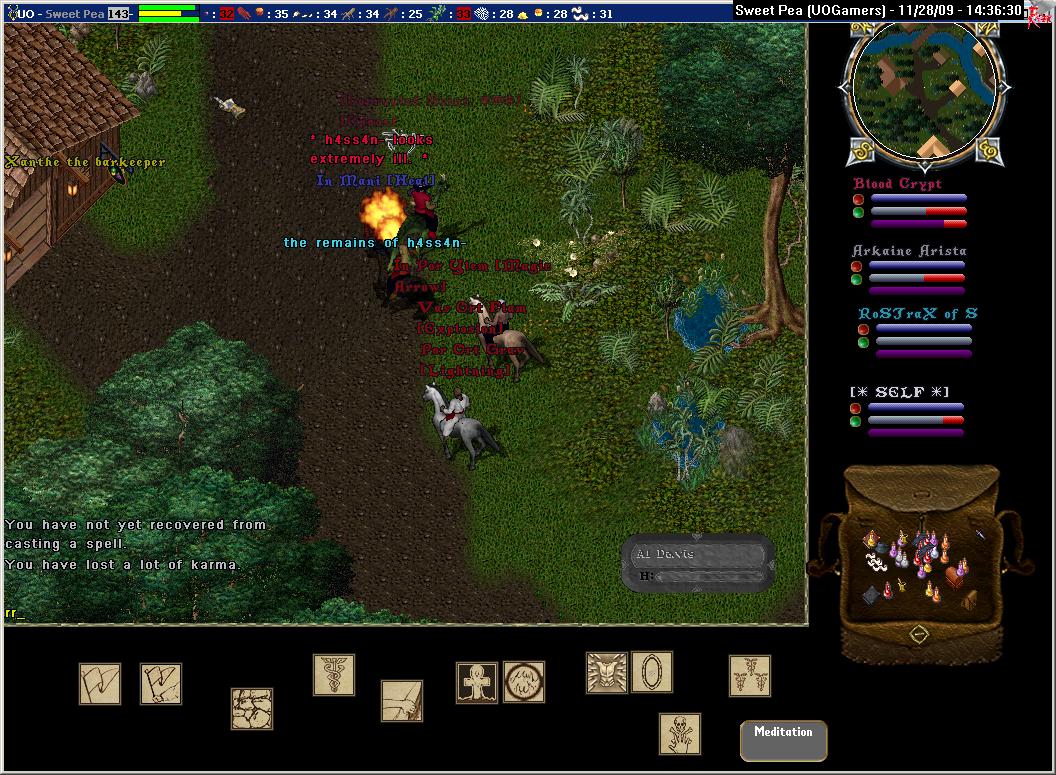
Task: Select the RoSTraX of S status bar
Action: tap(916, 333)
